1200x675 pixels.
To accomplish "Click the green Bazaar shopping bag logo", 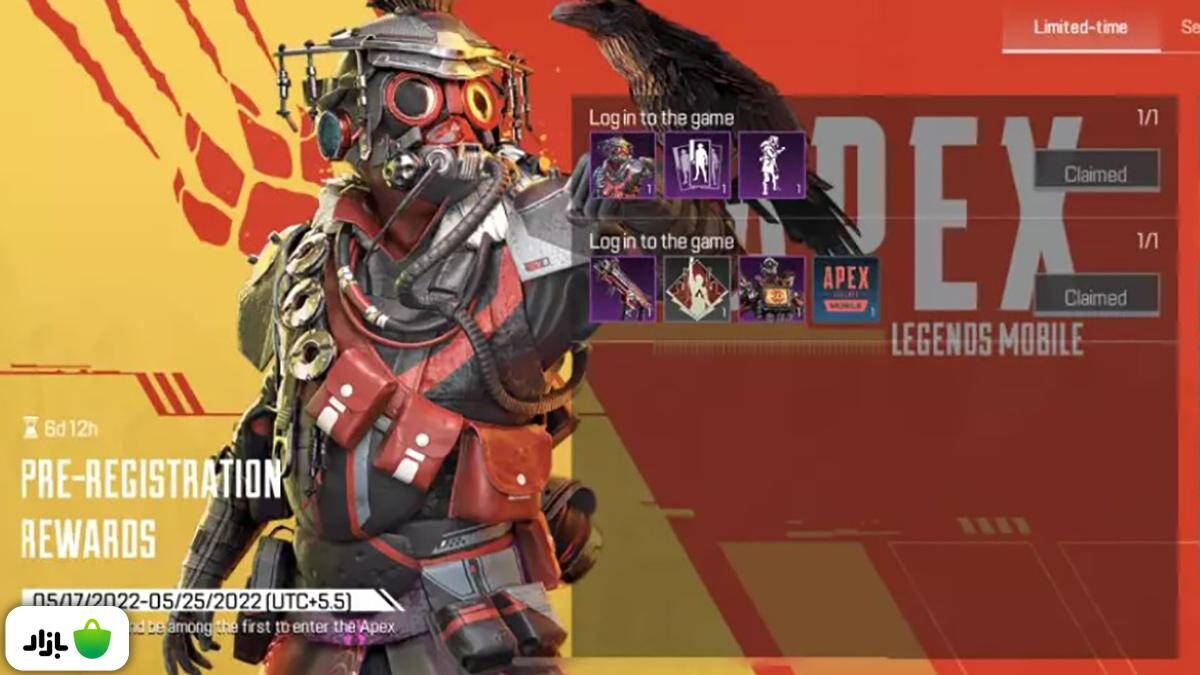I will click(x=91, y=638).
